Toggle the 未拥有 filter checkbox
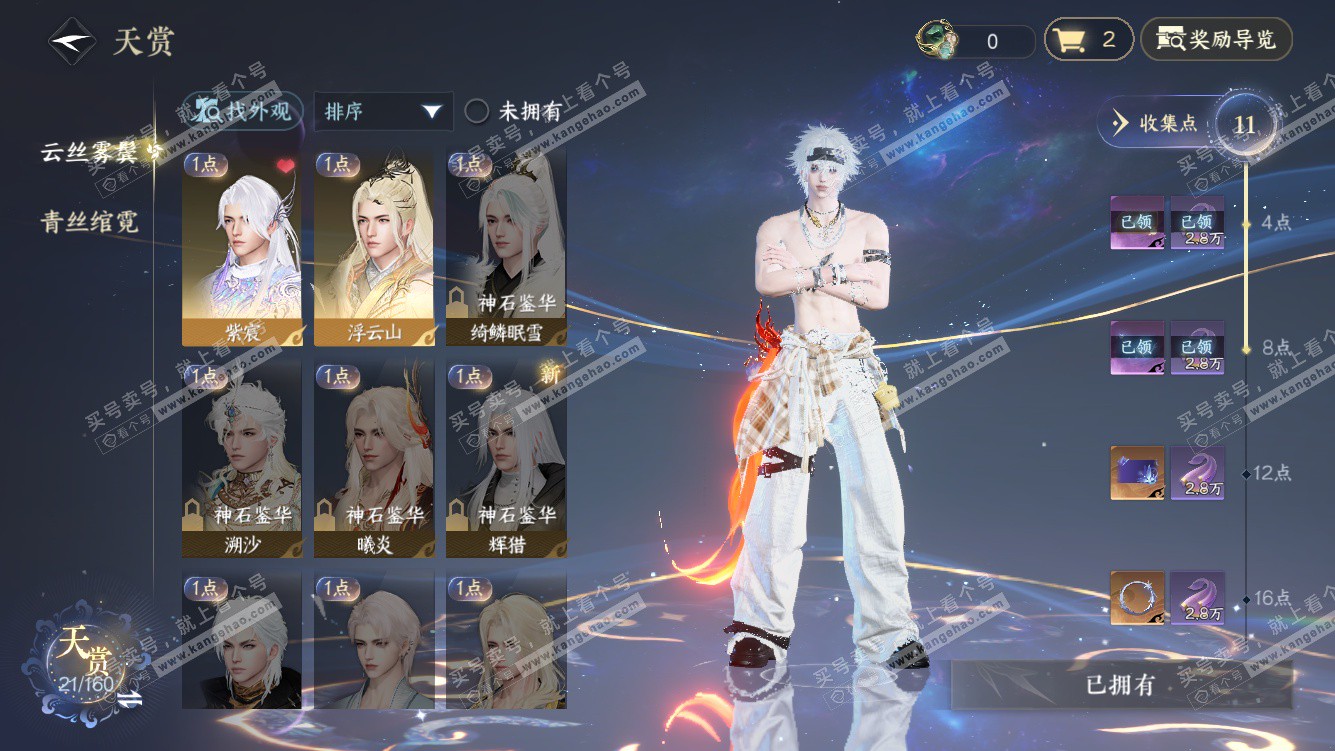 pyautogui.click(x=477, y=112)
